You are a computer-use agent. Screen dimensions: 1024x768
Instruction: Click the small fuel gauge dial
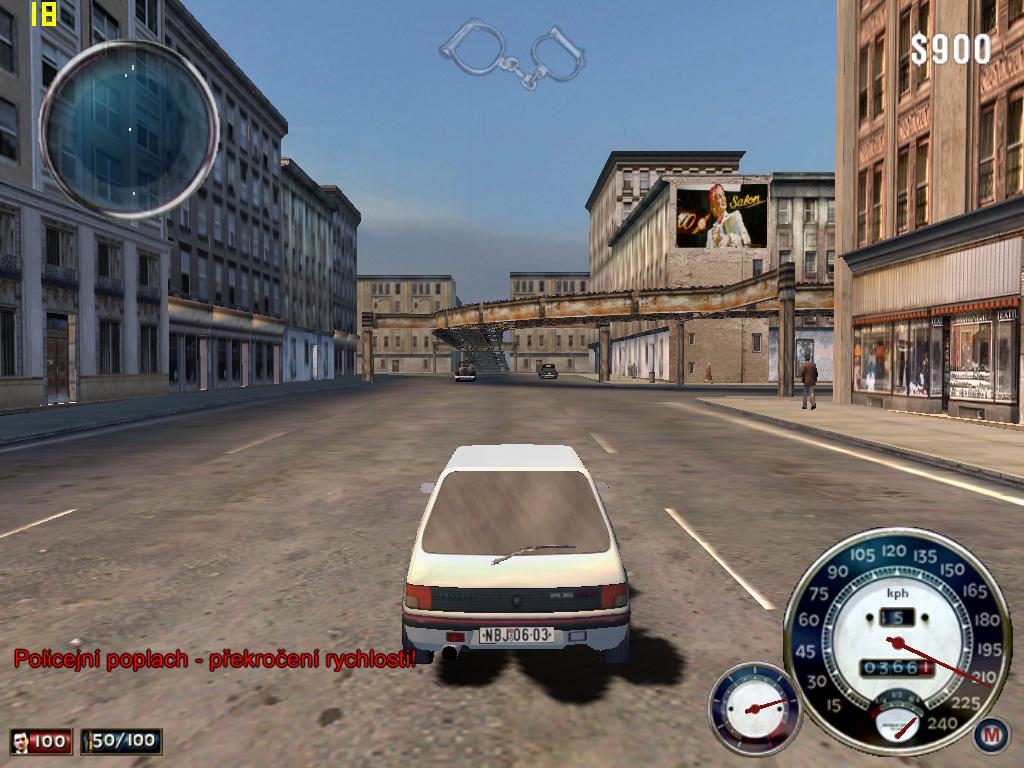click(755, 707)
